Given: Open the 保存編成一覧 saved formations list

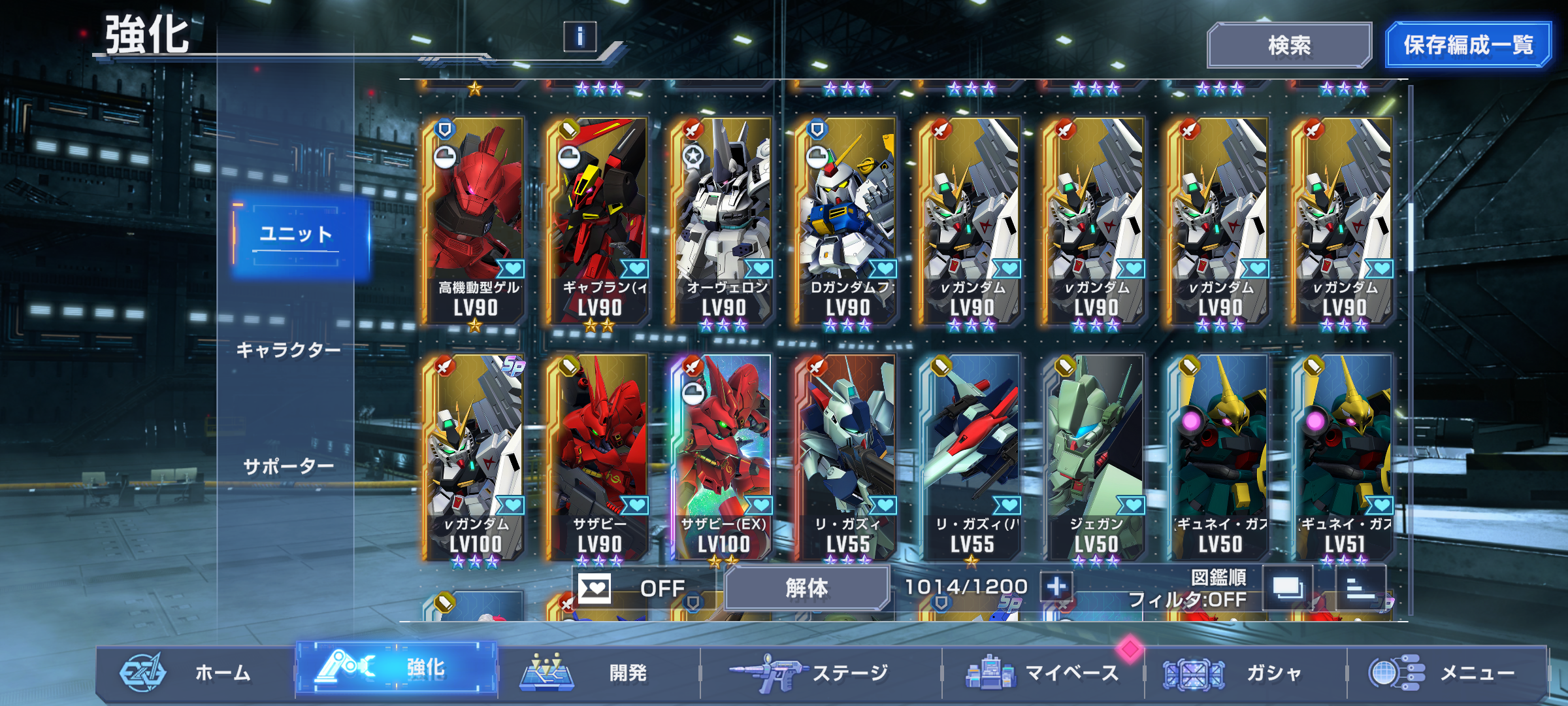Looking at the screenshot, I should tap(1467, 45).
